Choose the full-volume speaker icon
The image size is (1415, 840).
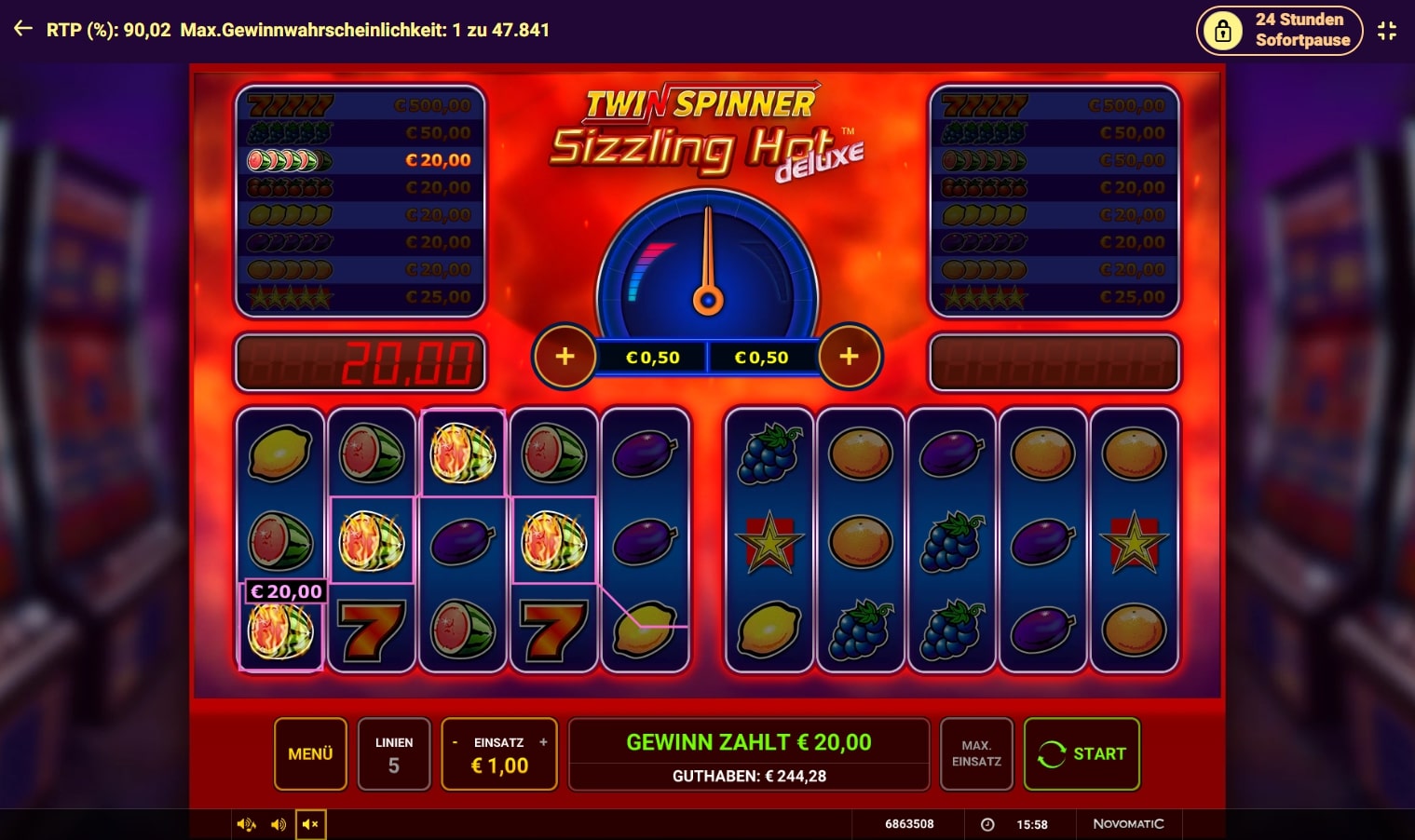[x=247, y=824]
